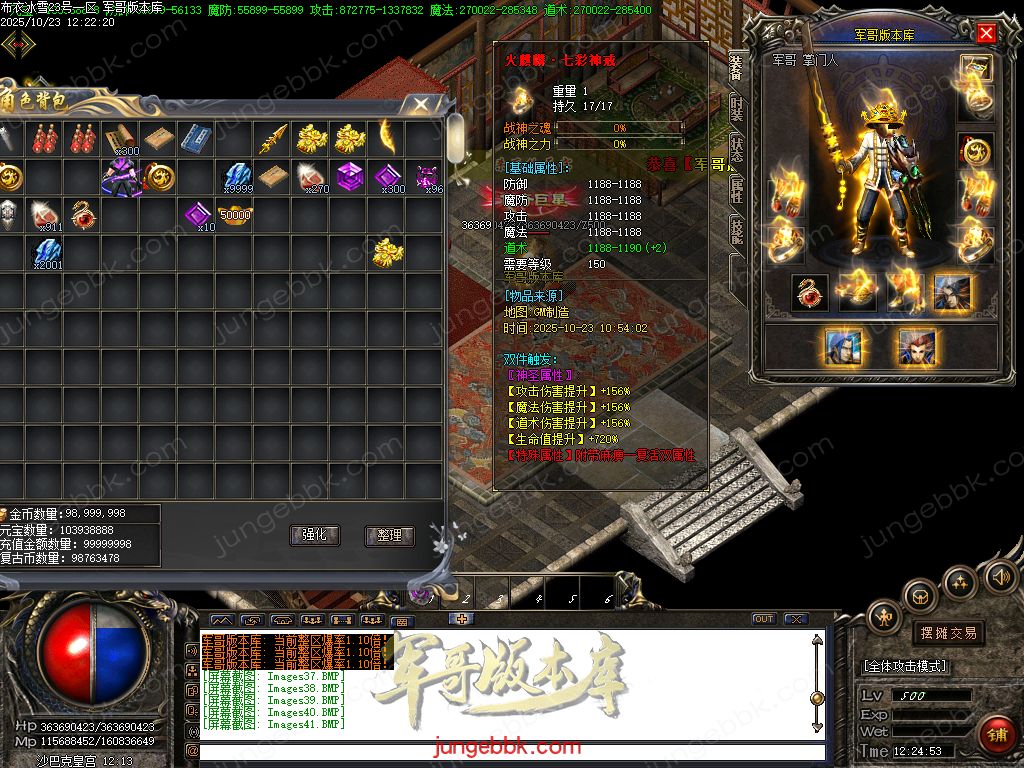Pick the golden spear in the backpack
The height and width of the screenshot is (768, 1024).
(x=273, y=139)
